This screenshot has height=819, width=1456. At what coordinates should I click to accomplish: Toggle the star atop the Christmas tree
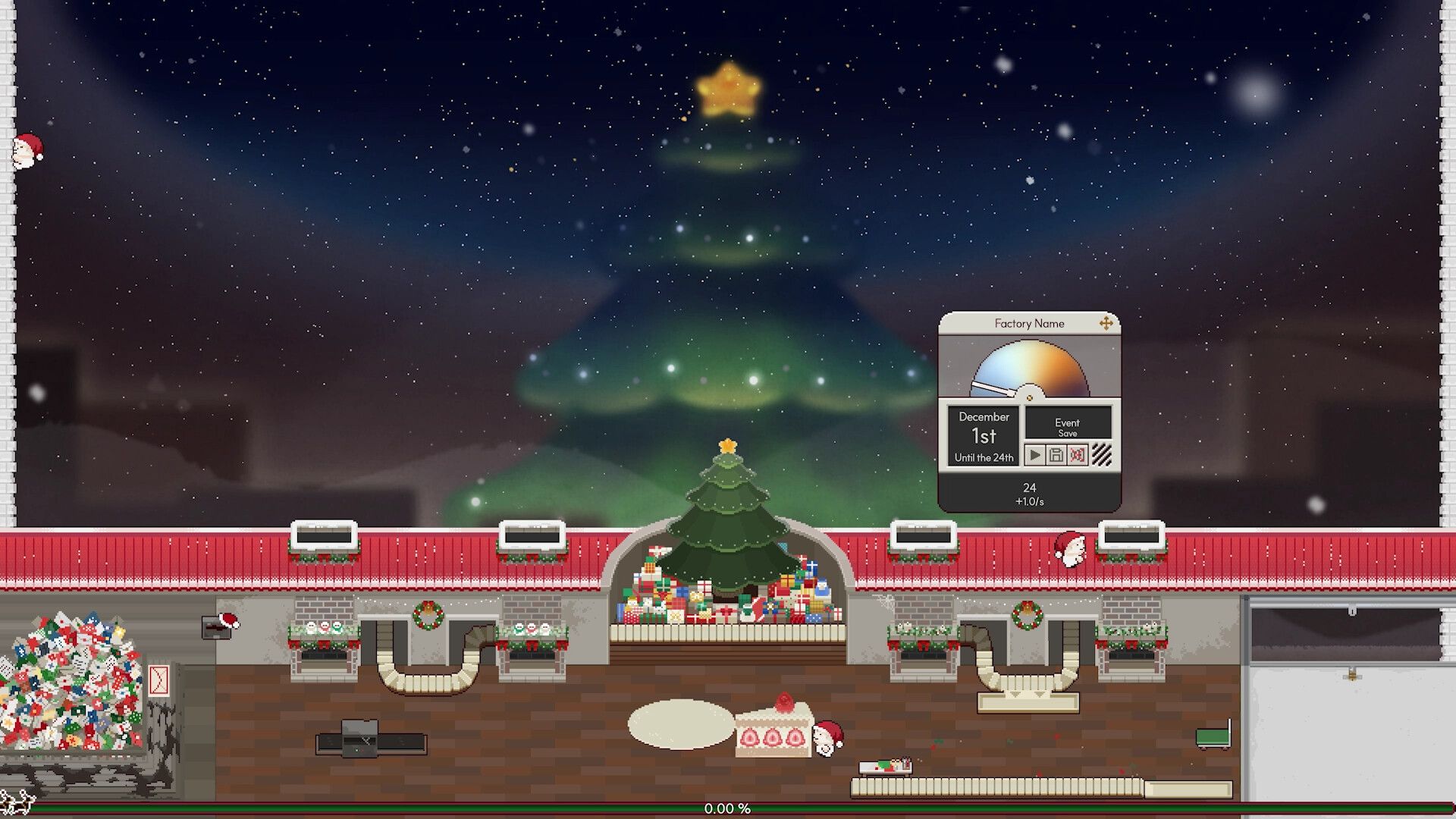[726, 446]
